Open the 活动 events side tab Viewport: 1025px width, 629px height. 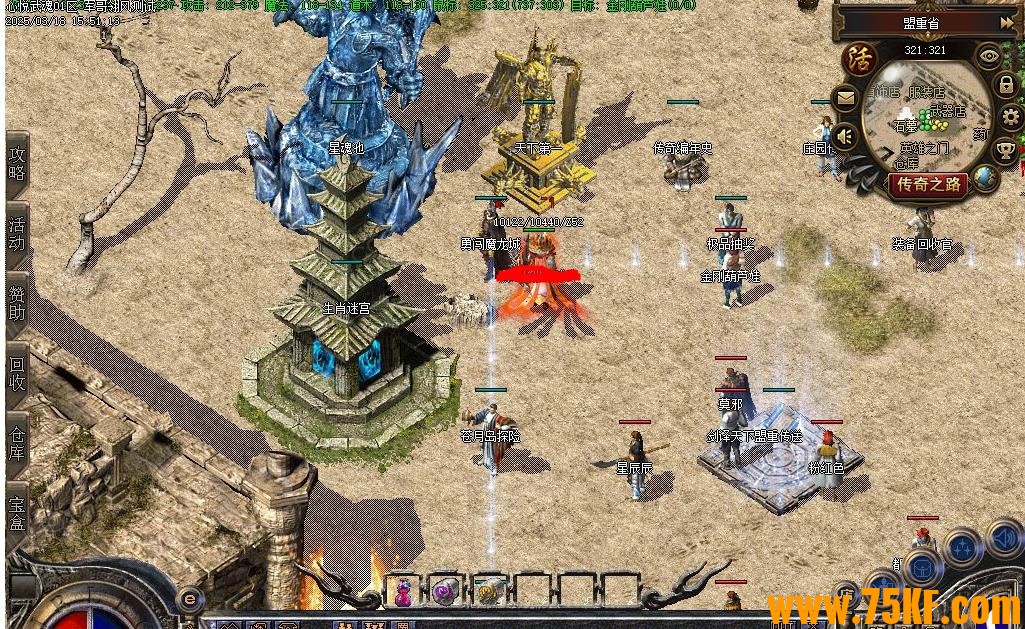pyautogui.click(x=17, y=232)
